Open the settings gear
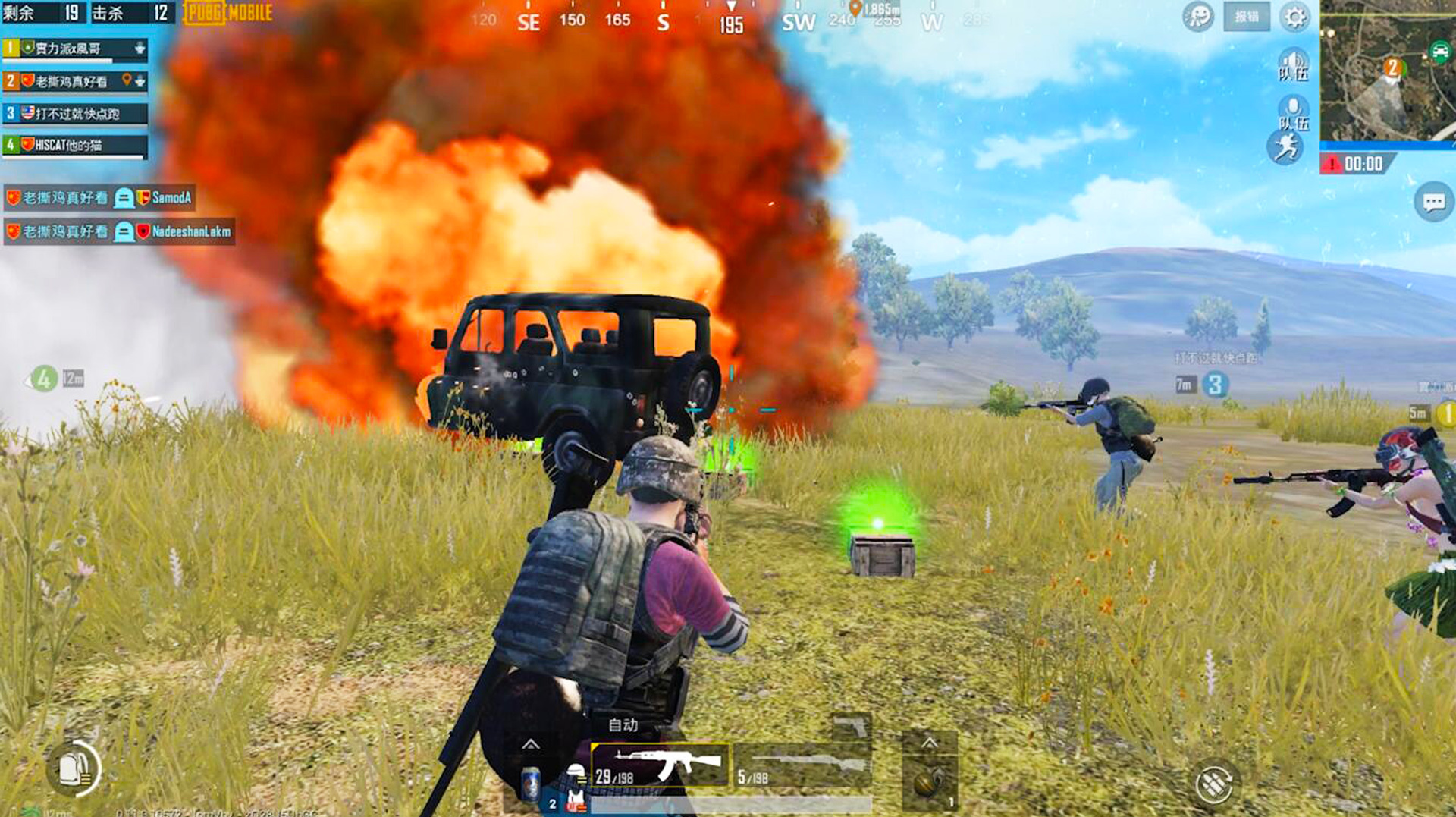This screenshot has width=1456, height=817. click(x=1294, y=17)
